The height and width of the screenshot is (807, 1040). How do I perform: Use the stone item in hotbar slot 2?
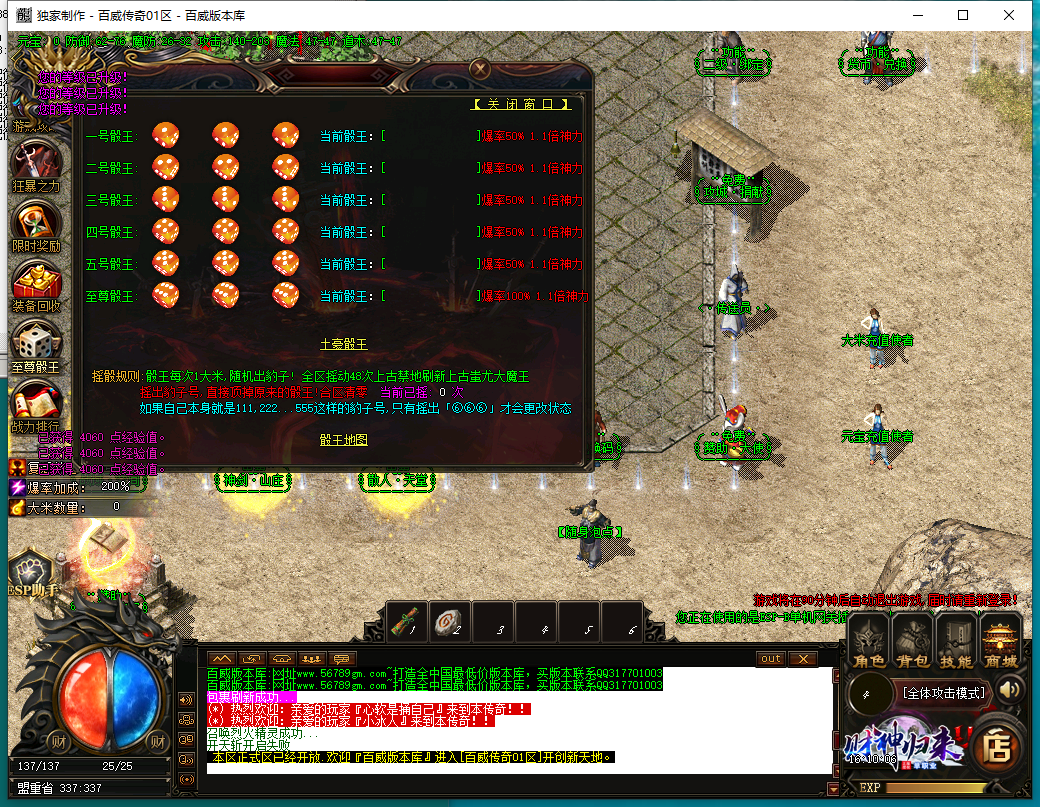point(450,621)
